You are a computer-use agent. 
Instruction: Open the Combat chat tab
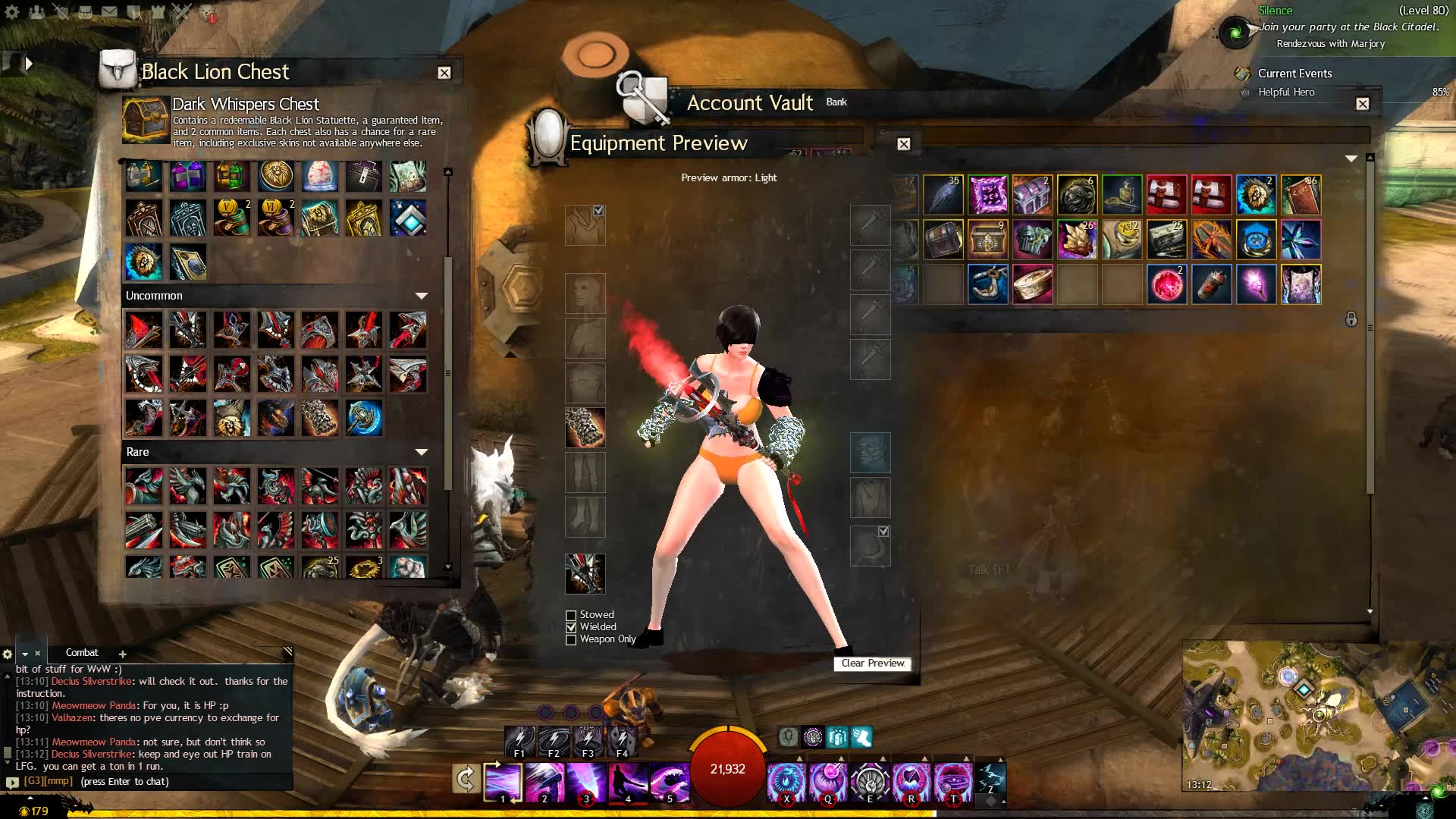tap(82, 653)
